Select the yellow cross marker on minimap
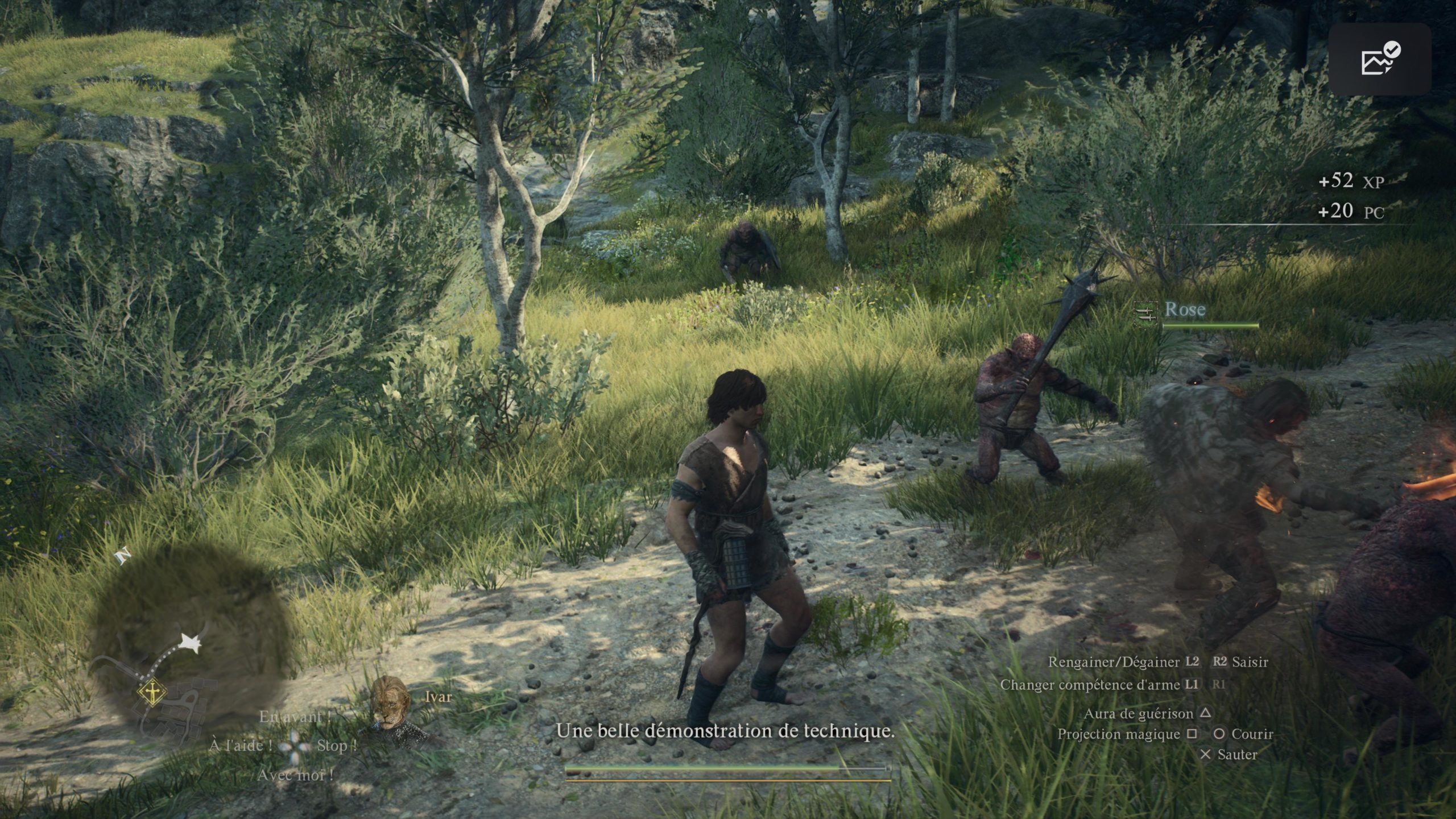 152,692
